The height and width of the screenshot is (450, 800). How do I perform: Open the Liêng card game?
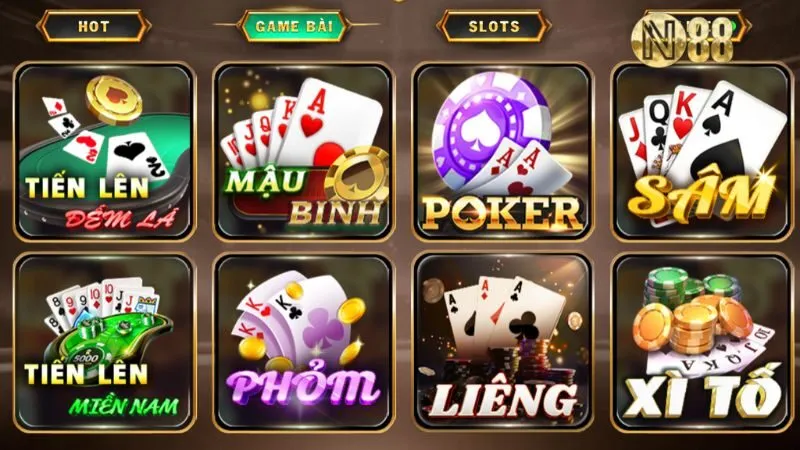[502, 342]
